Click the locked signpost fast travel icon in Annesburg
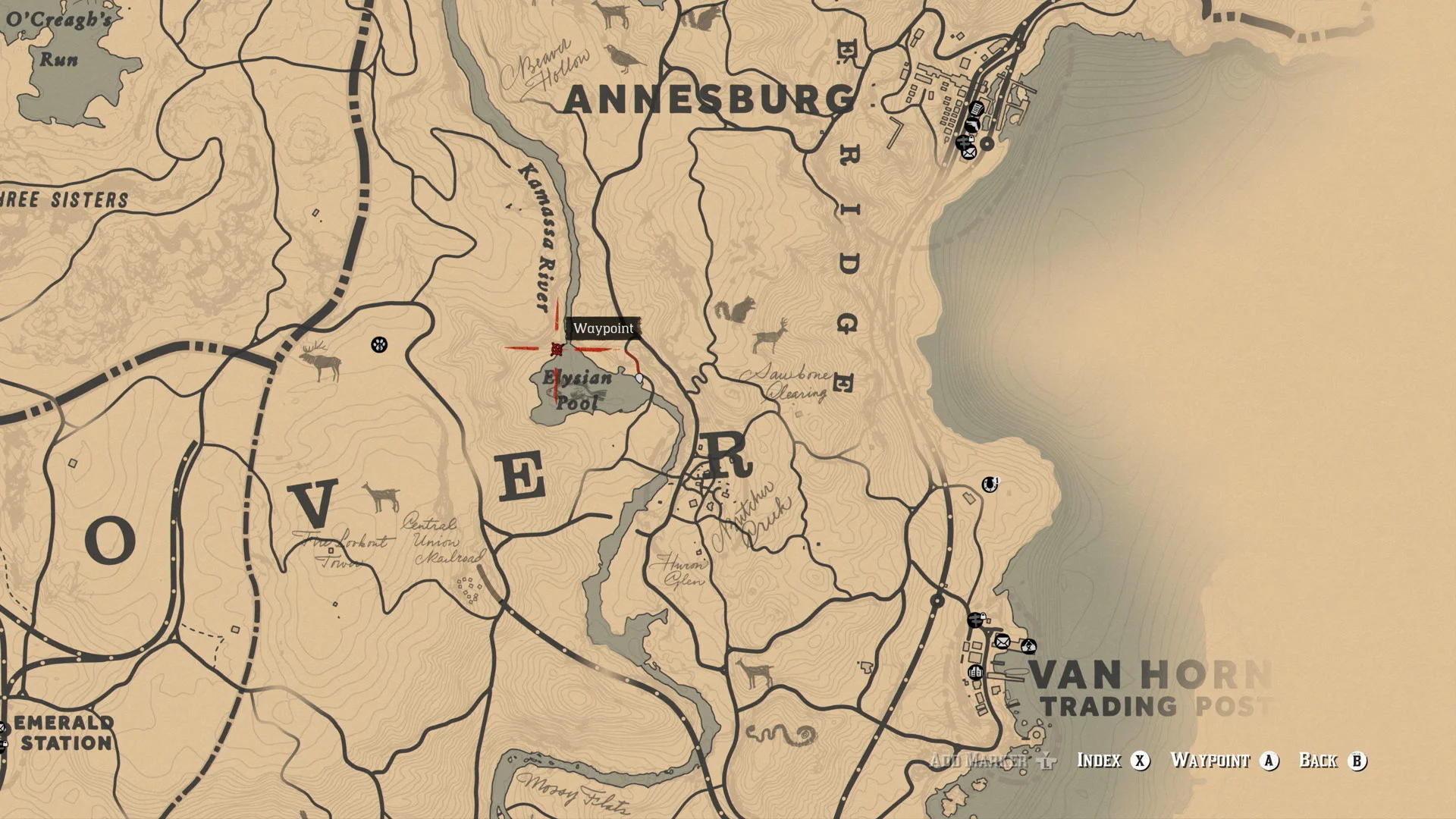Image resolution: width=1456 pixels, height=819 pixels. click(x=964, y=143)
